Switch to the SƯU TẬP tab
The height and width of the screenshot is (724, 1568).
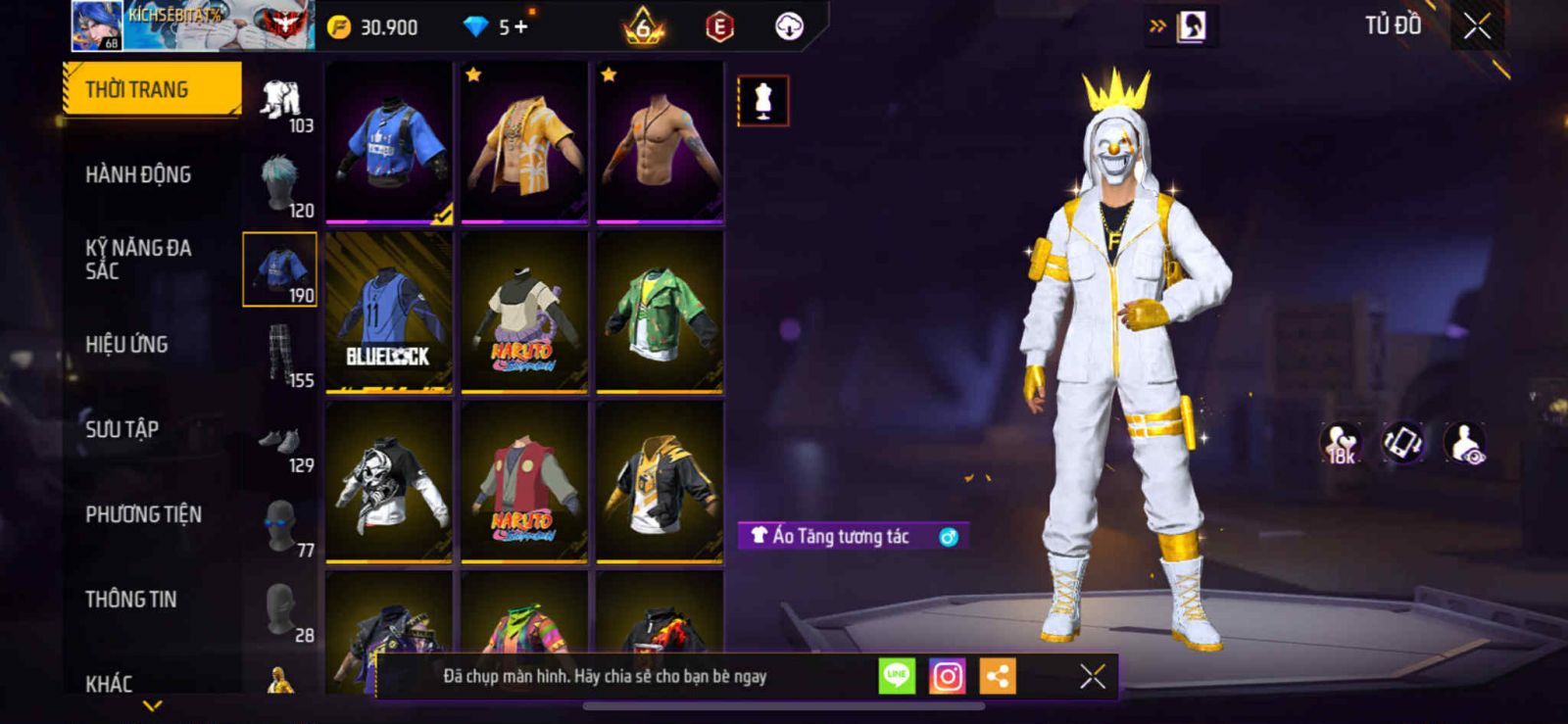click(122, 429)
